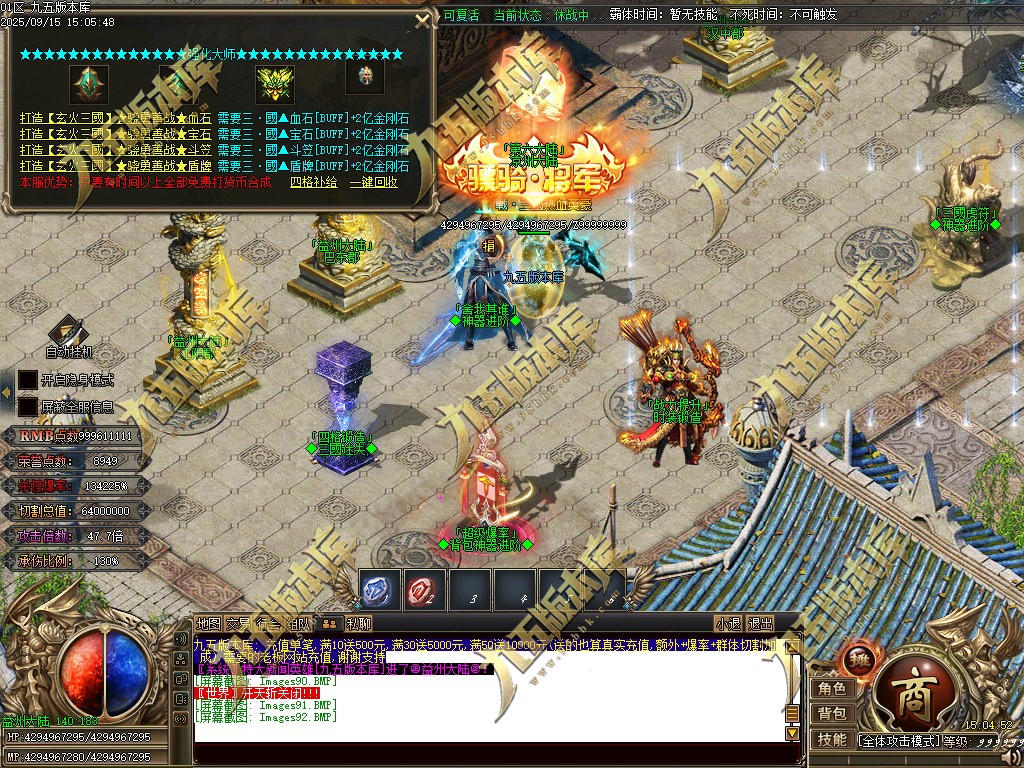Show the 技能 skills panel
The height and width of the screenshot is (768, 1024).
click(x=832, y=740)
